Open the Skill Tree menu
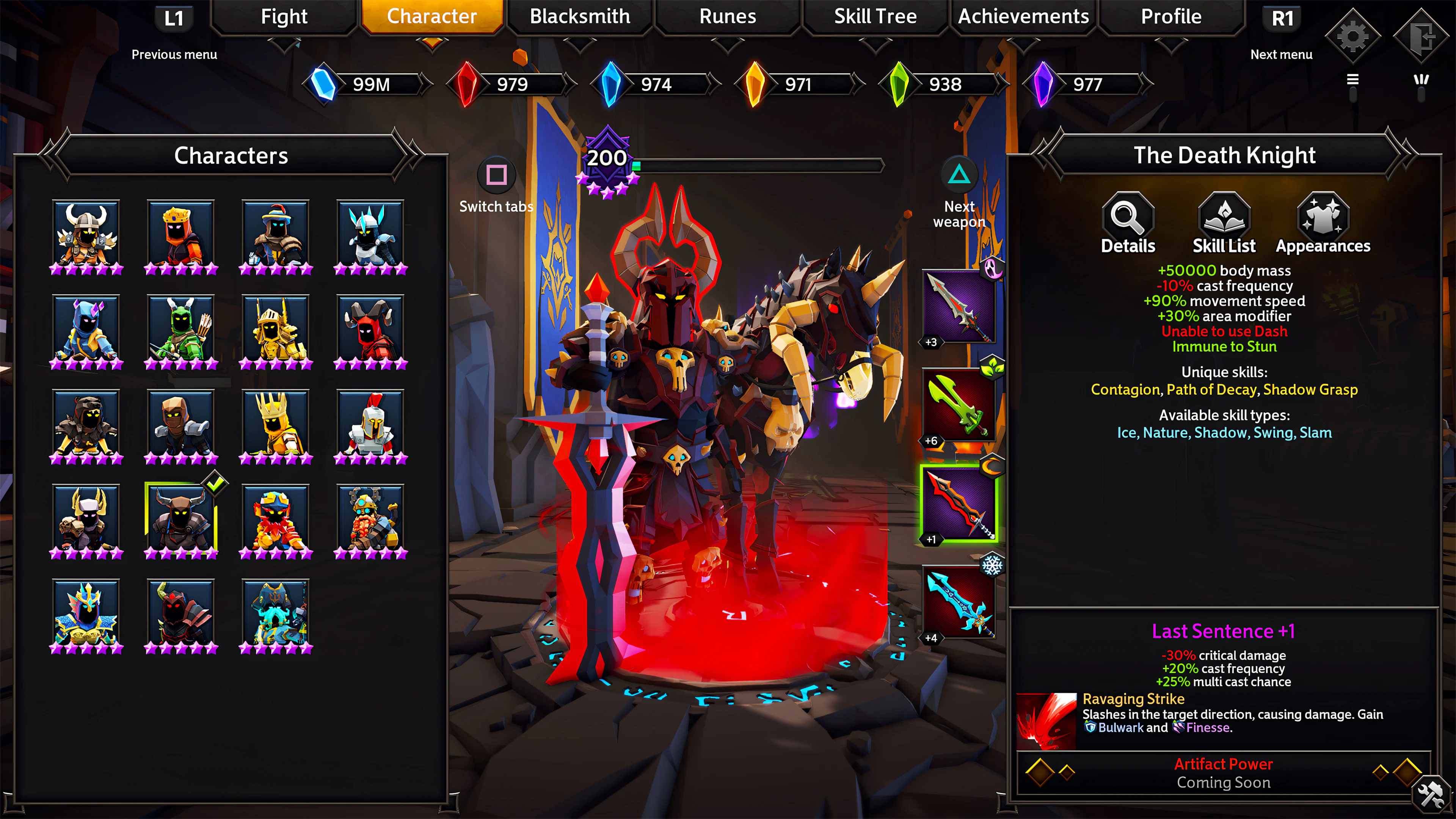The image size is (1456, 819). click(875, 16)
